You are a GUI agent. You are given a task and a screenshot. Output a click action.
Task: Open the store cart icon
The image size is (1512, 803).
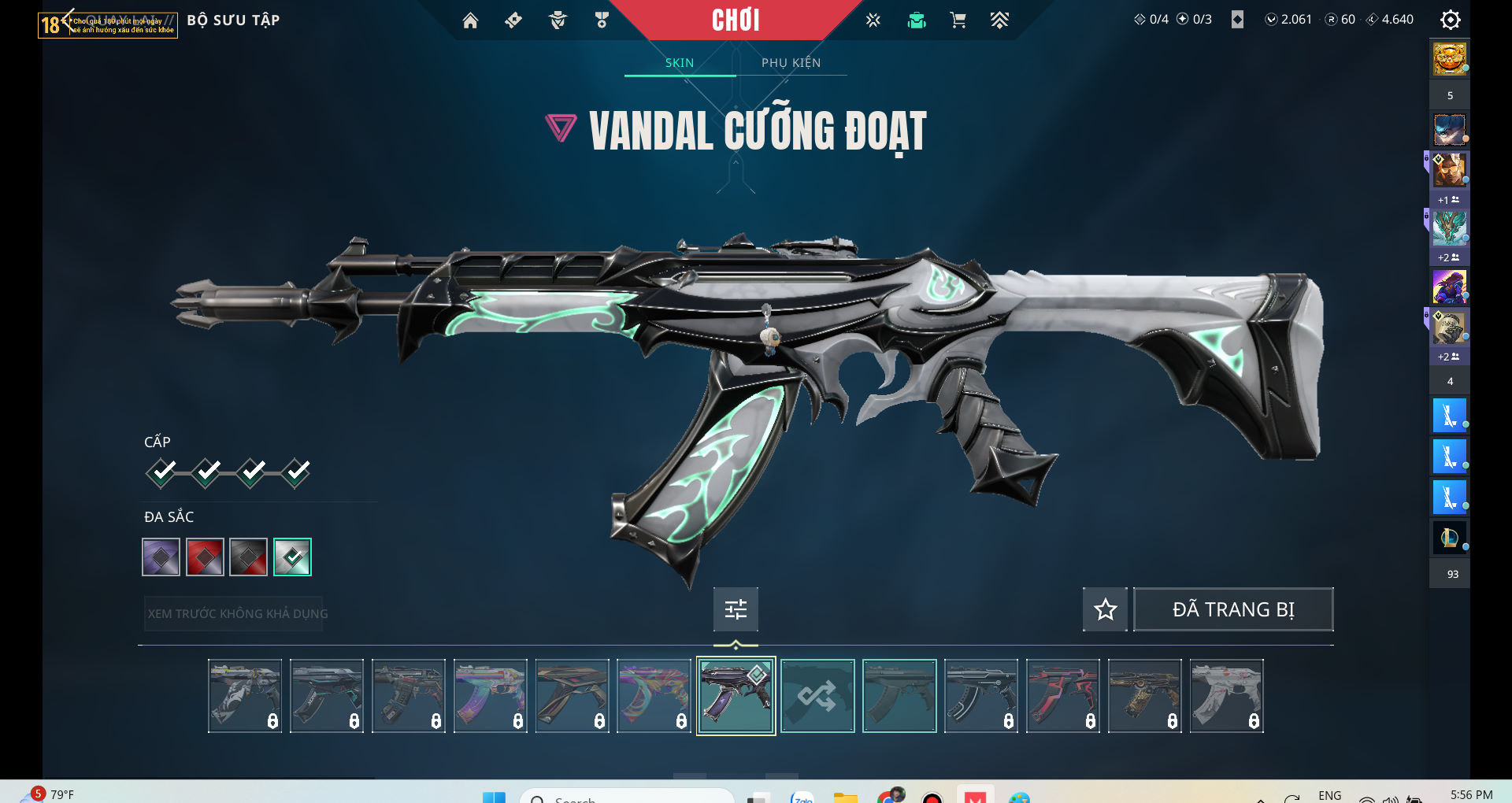(x=958, y=20)
